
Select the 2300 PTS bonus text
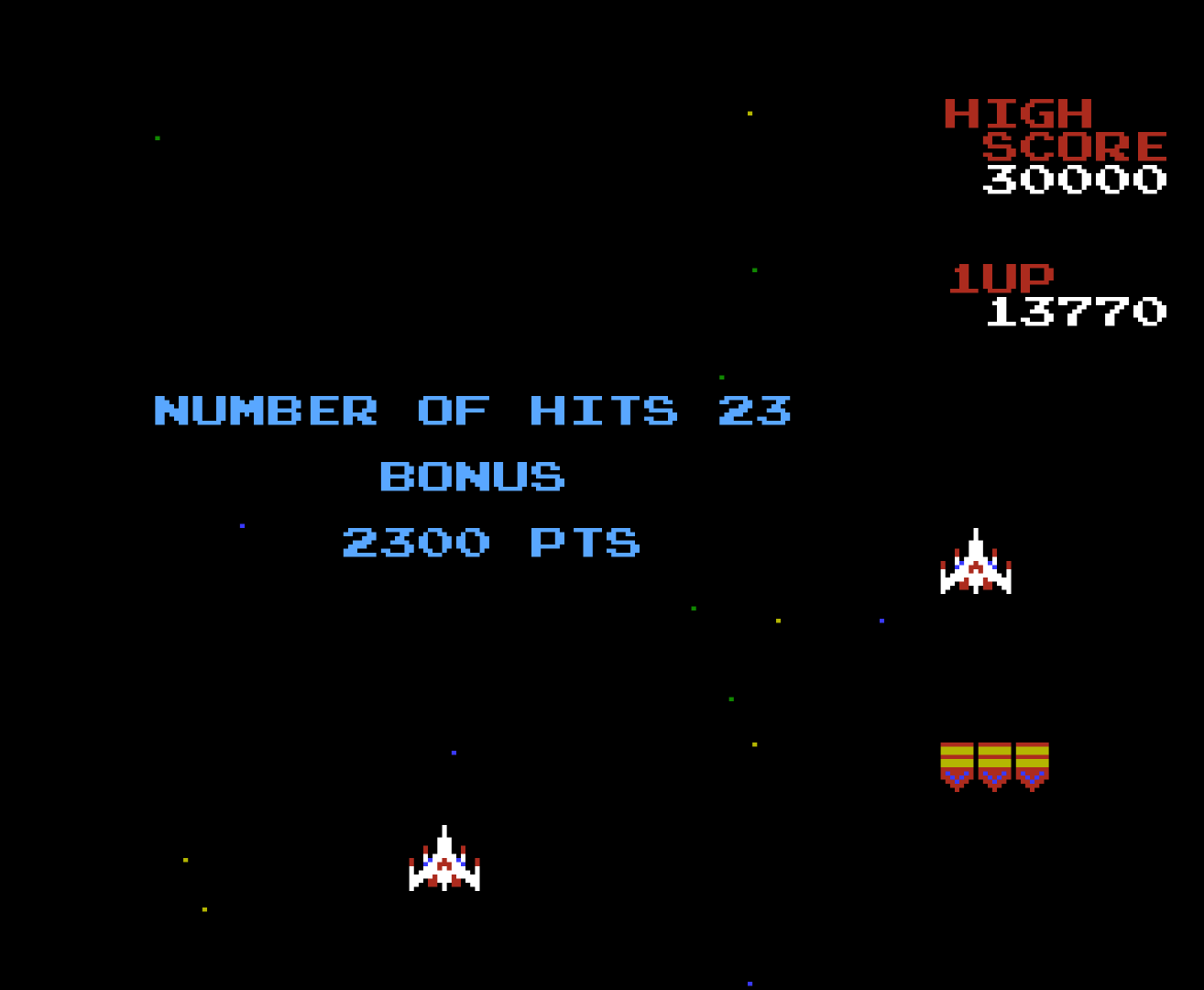pos(491,542)
